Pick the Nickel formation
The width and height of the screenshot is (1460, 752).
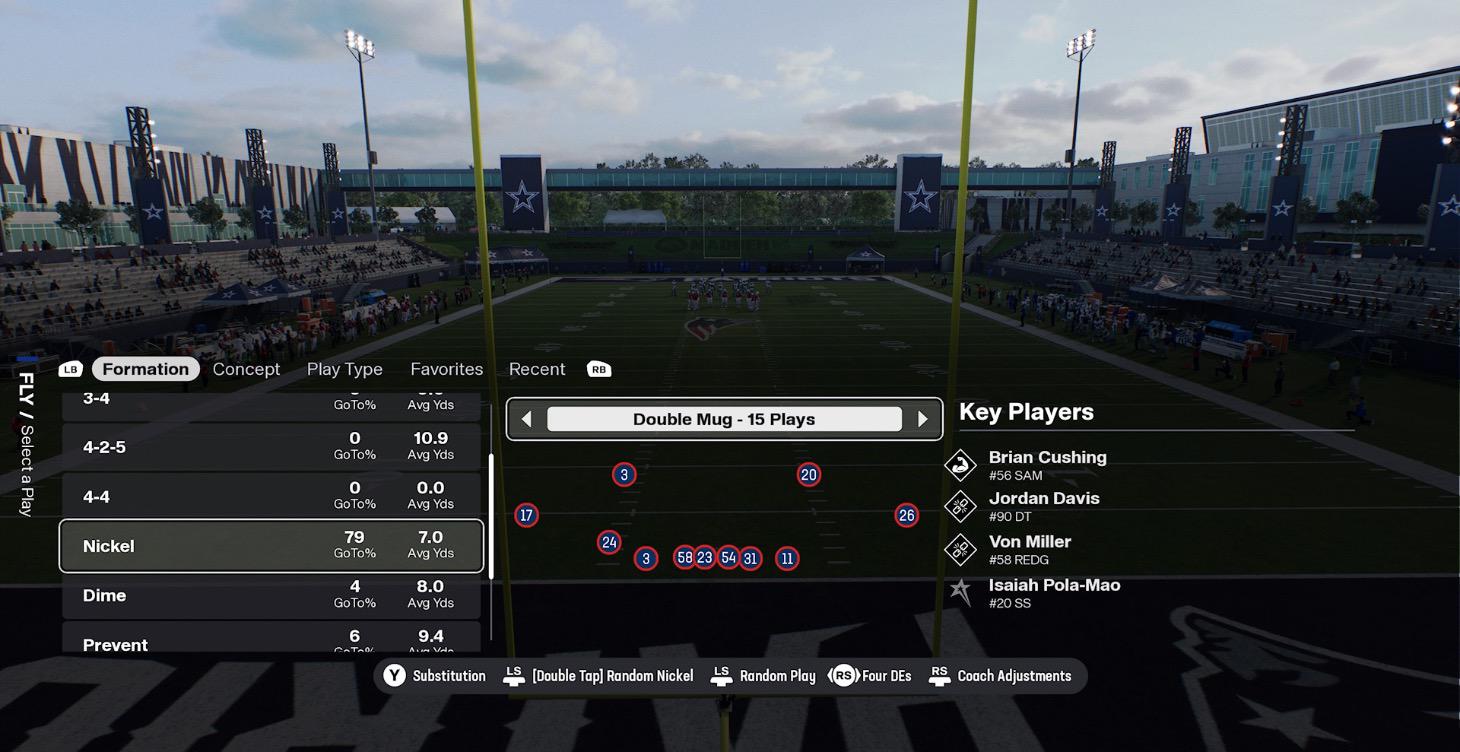(271, 546)
